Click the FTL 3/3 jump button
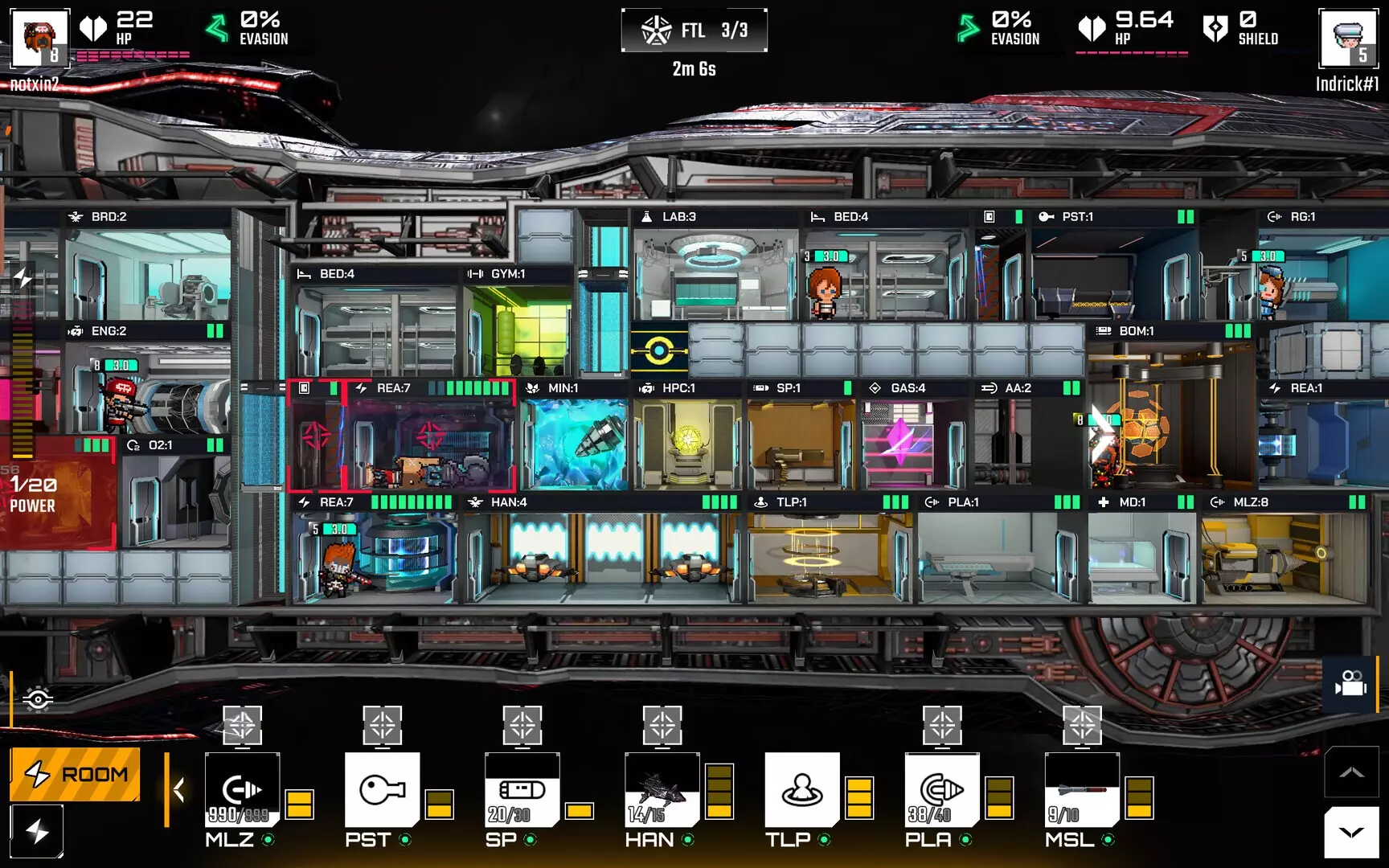Screen dimensions: 1389x868 pos(694,31)
